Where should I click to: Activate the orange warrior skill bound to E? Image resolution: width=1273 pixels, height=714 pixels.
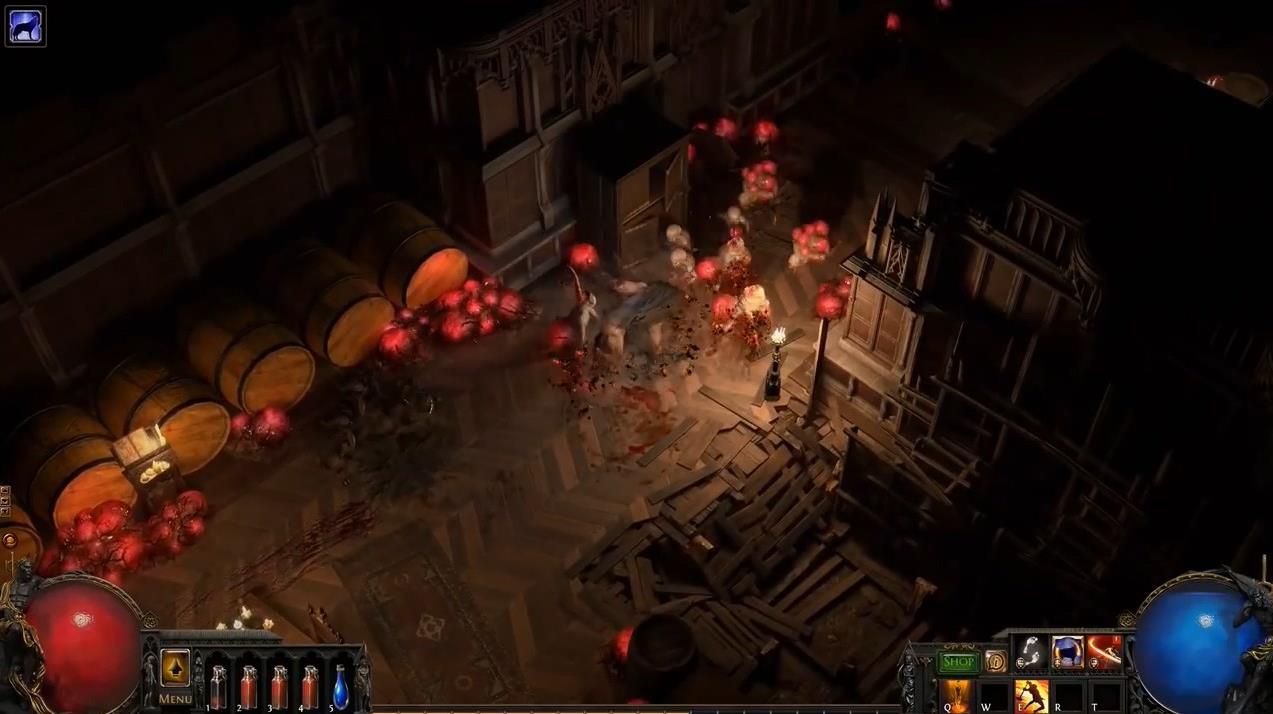tap(1031, 695)
